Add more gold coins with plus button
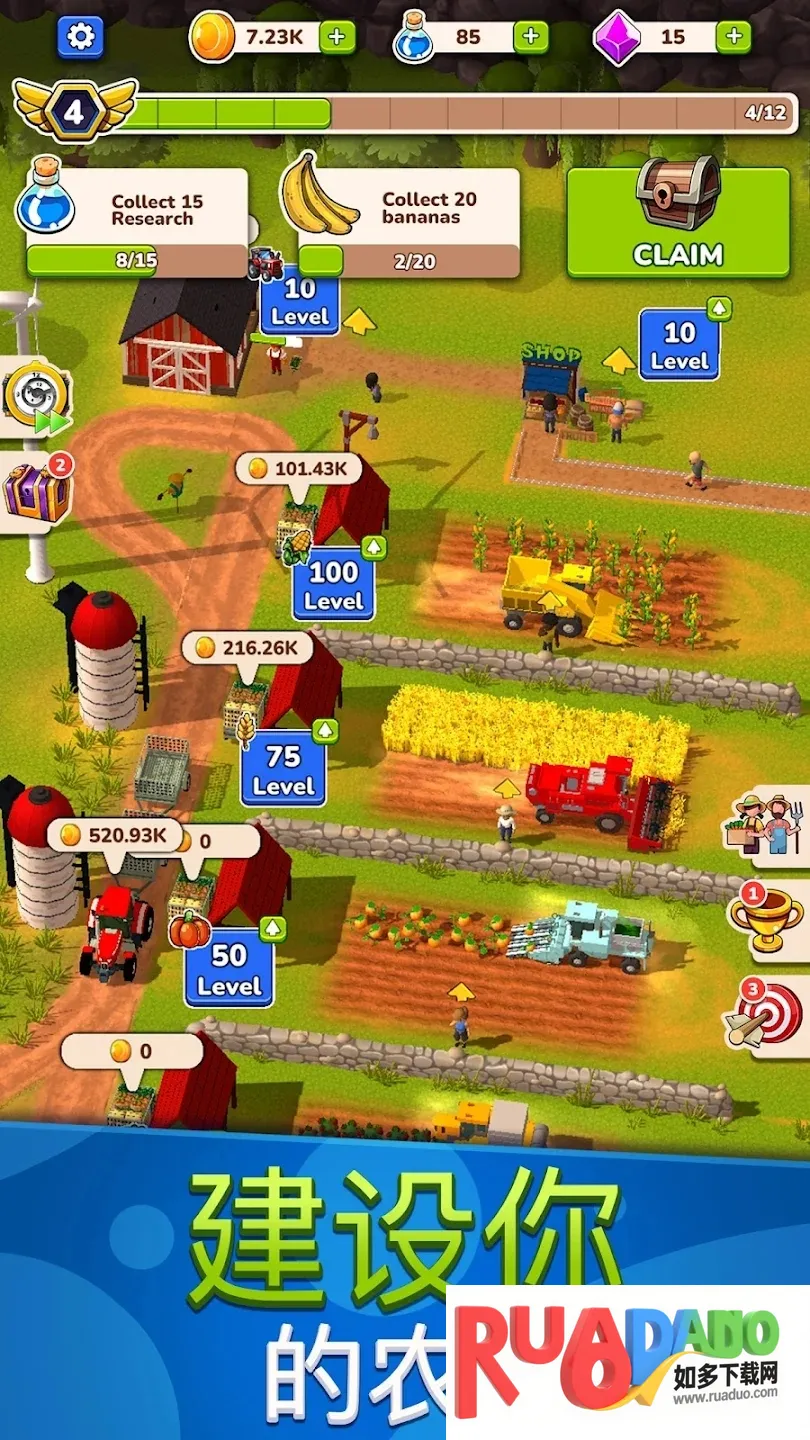Screen dimensions: 810x1440 337,37
